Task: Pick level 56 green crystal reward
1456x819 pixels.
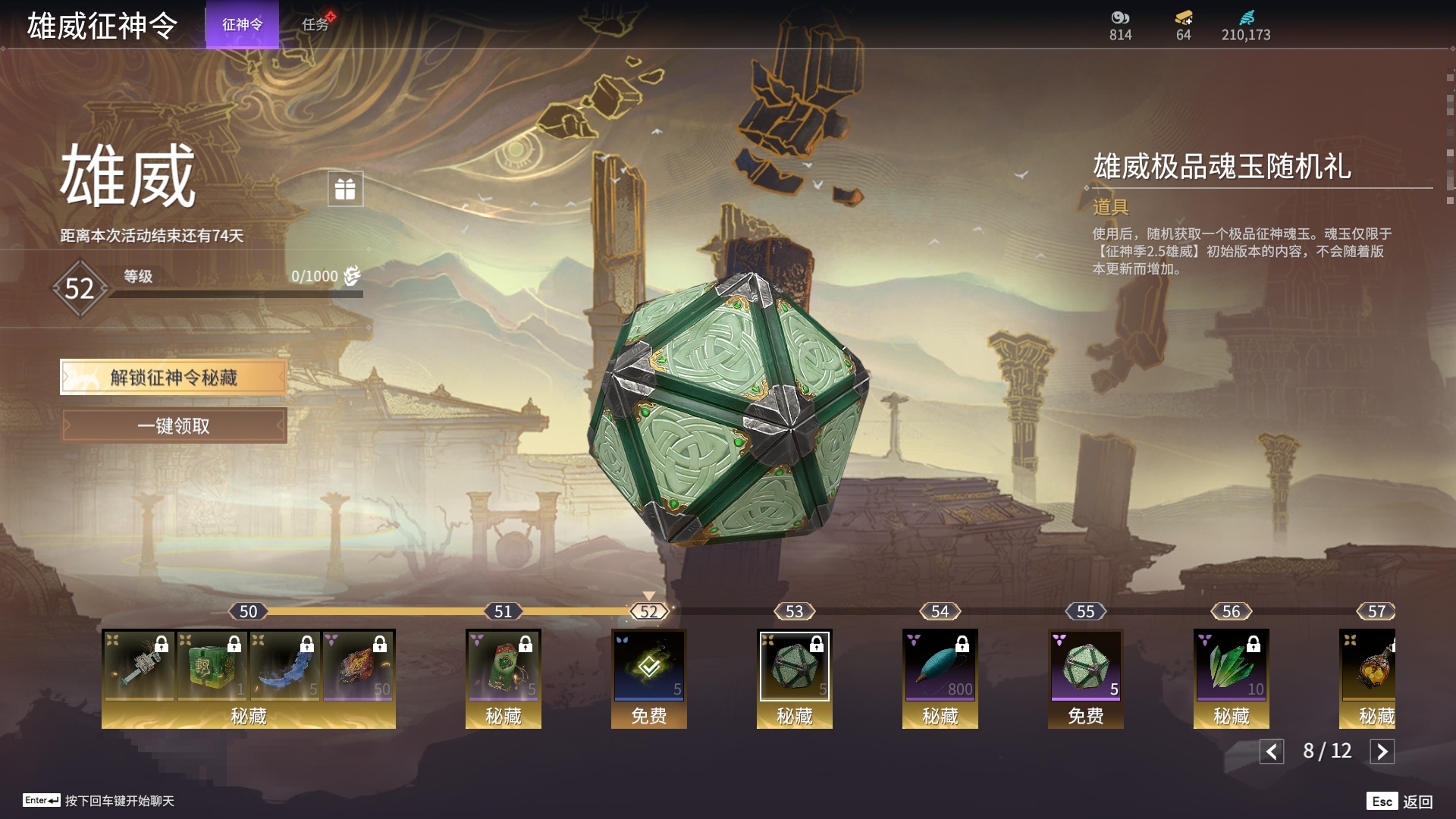Action: click(1231, 667)
